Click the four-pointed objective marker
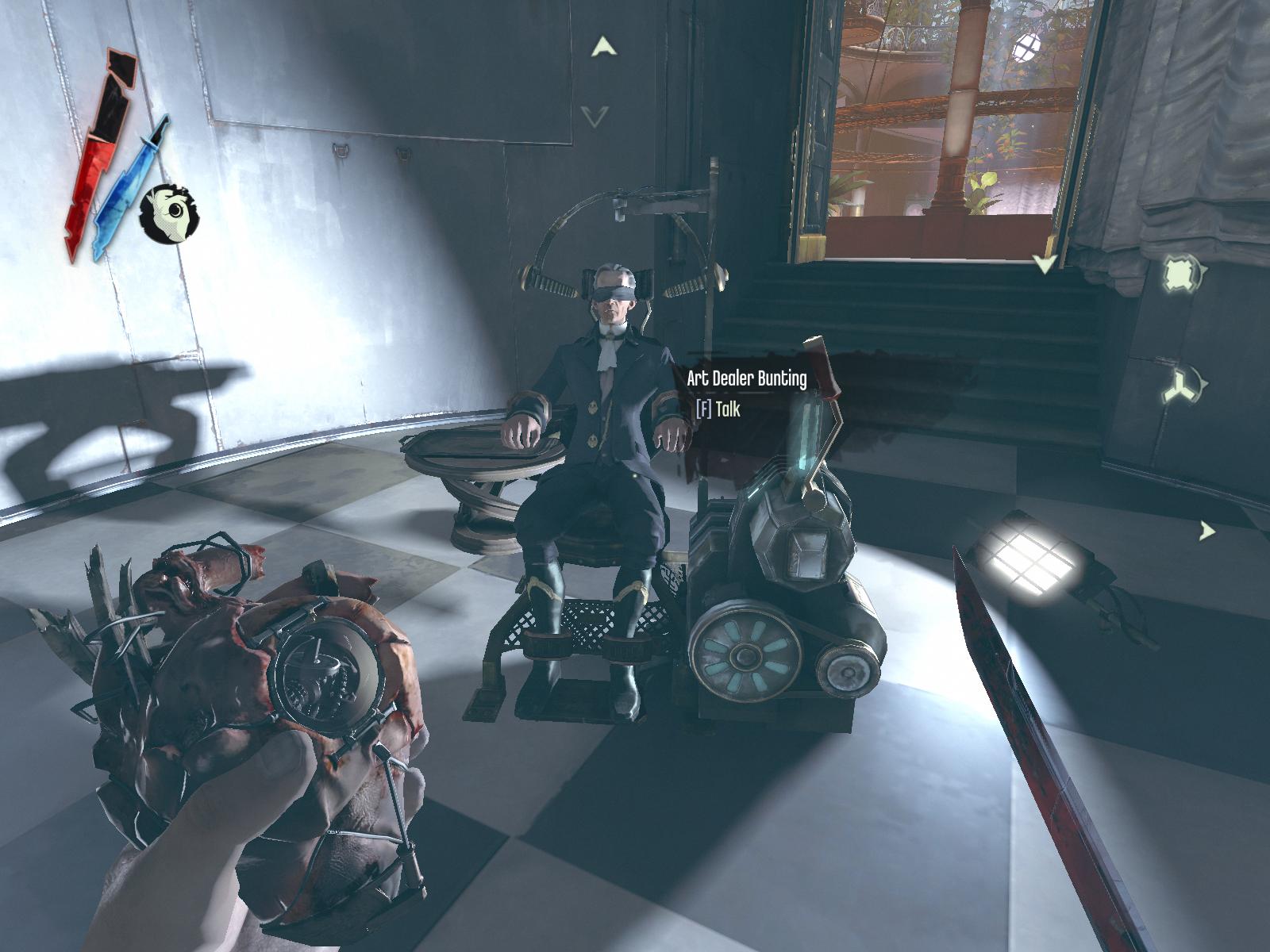Image resolution: width=1270 pixels, height=952 pixels. point(1179,275)
